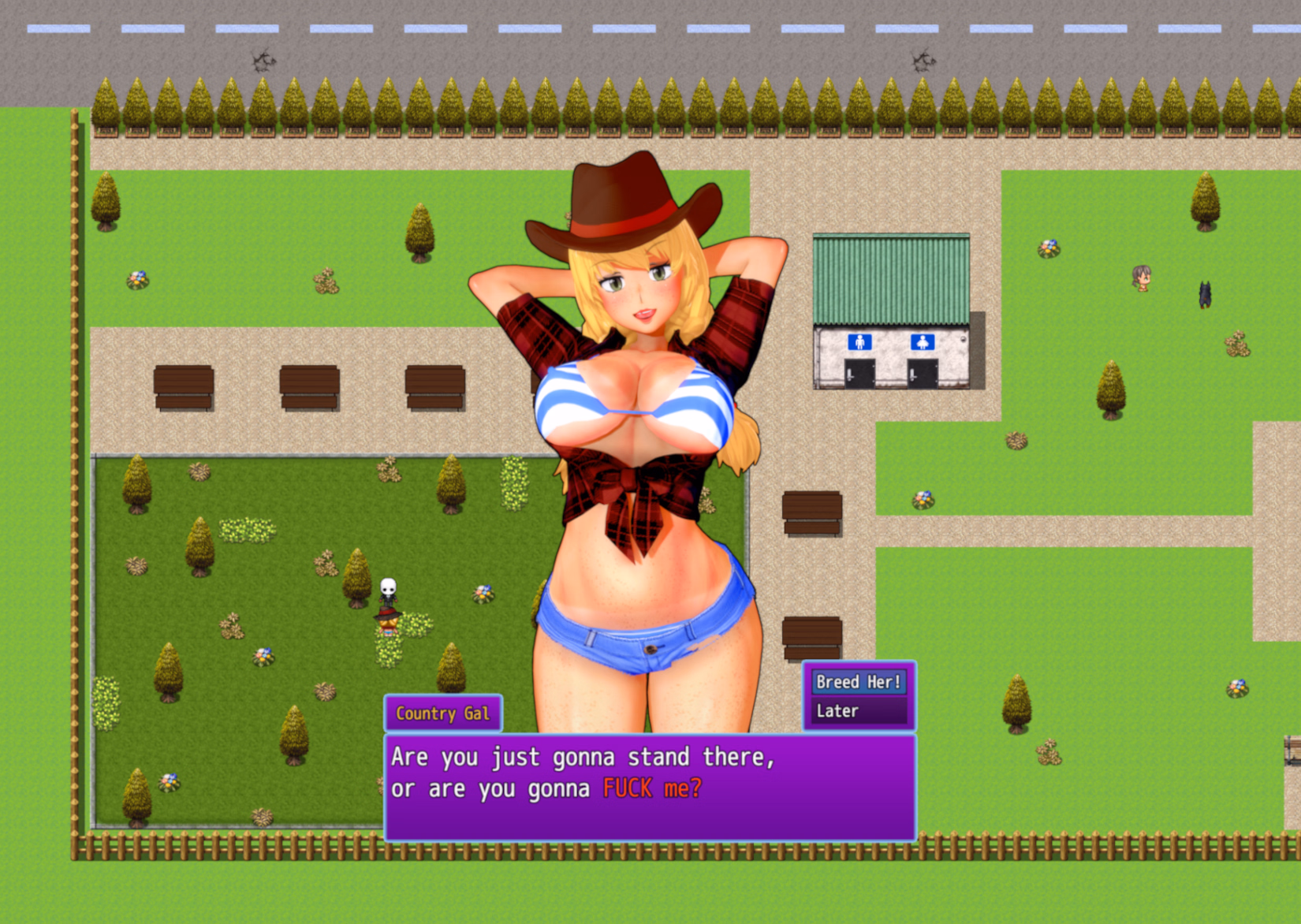Viewport: 1301px width, 924px height.
Task: Click the black dog sprite
Action: [1206, 296]
